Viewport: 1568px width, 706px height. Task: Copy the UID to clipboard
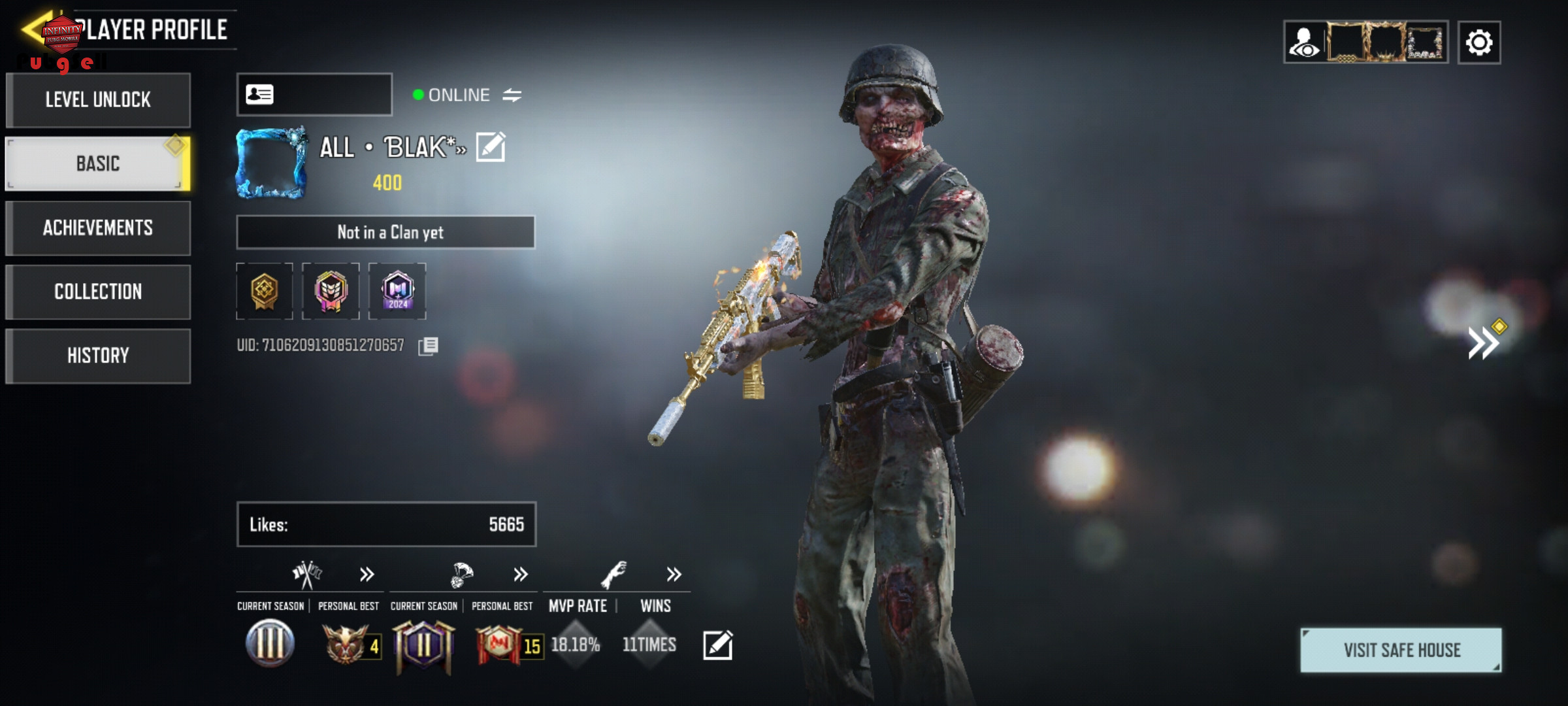429,345
